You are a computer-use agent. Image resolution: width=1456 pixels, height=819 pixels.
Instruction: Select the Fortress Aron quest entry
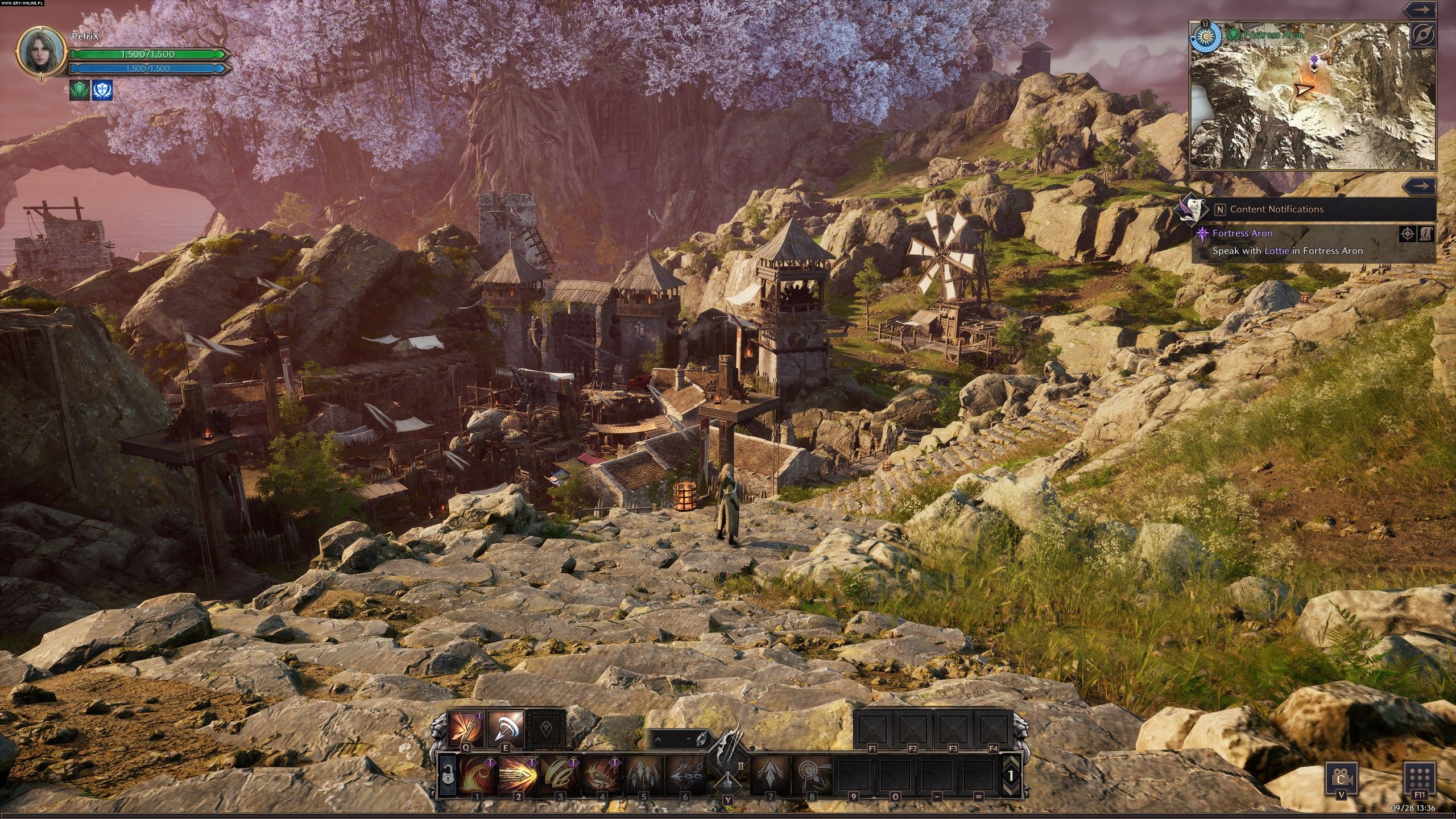[x=1242, y=233]
